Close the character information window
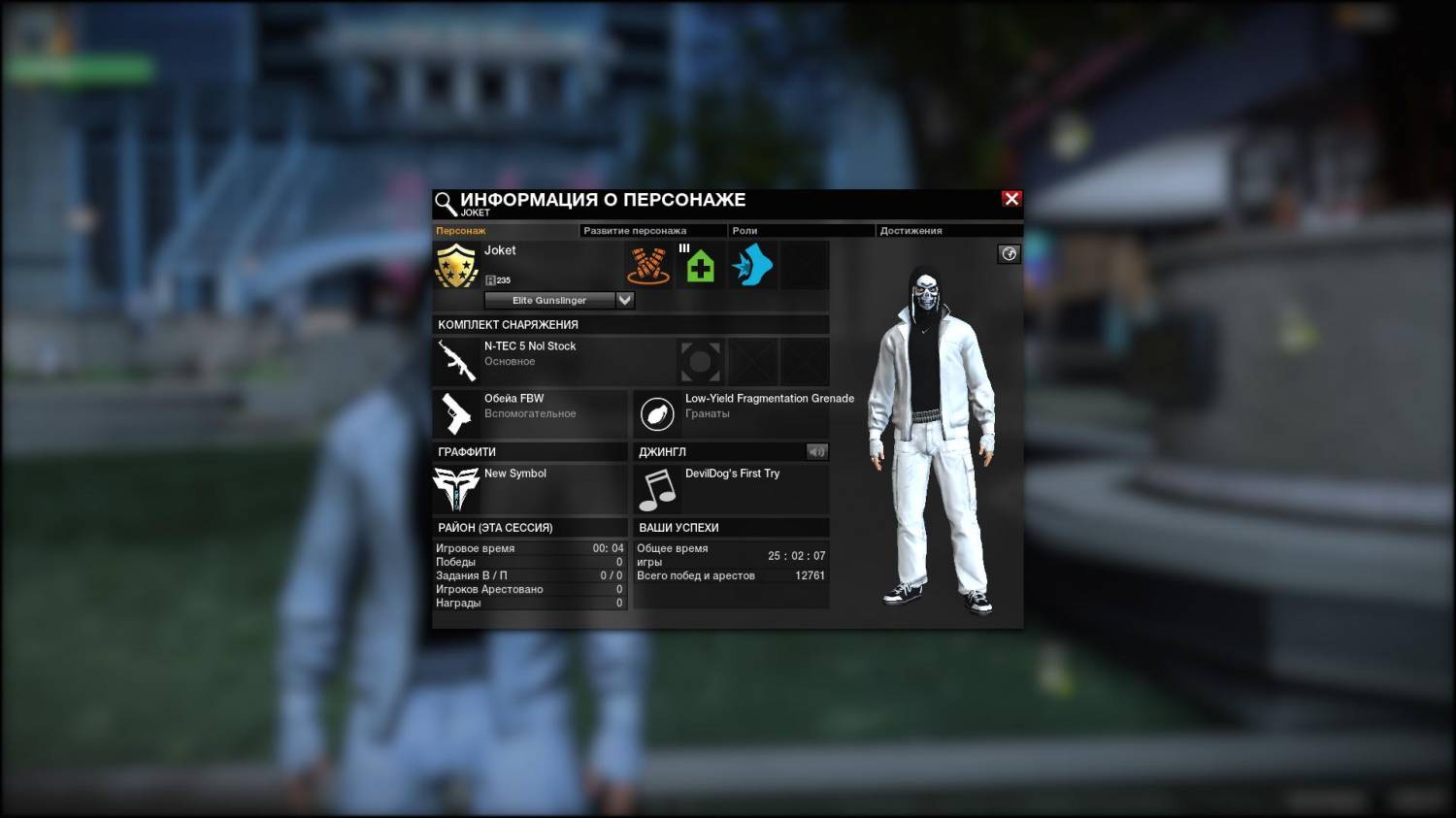Viewport: 1456px width, 818px height. tap(1011, 199)
